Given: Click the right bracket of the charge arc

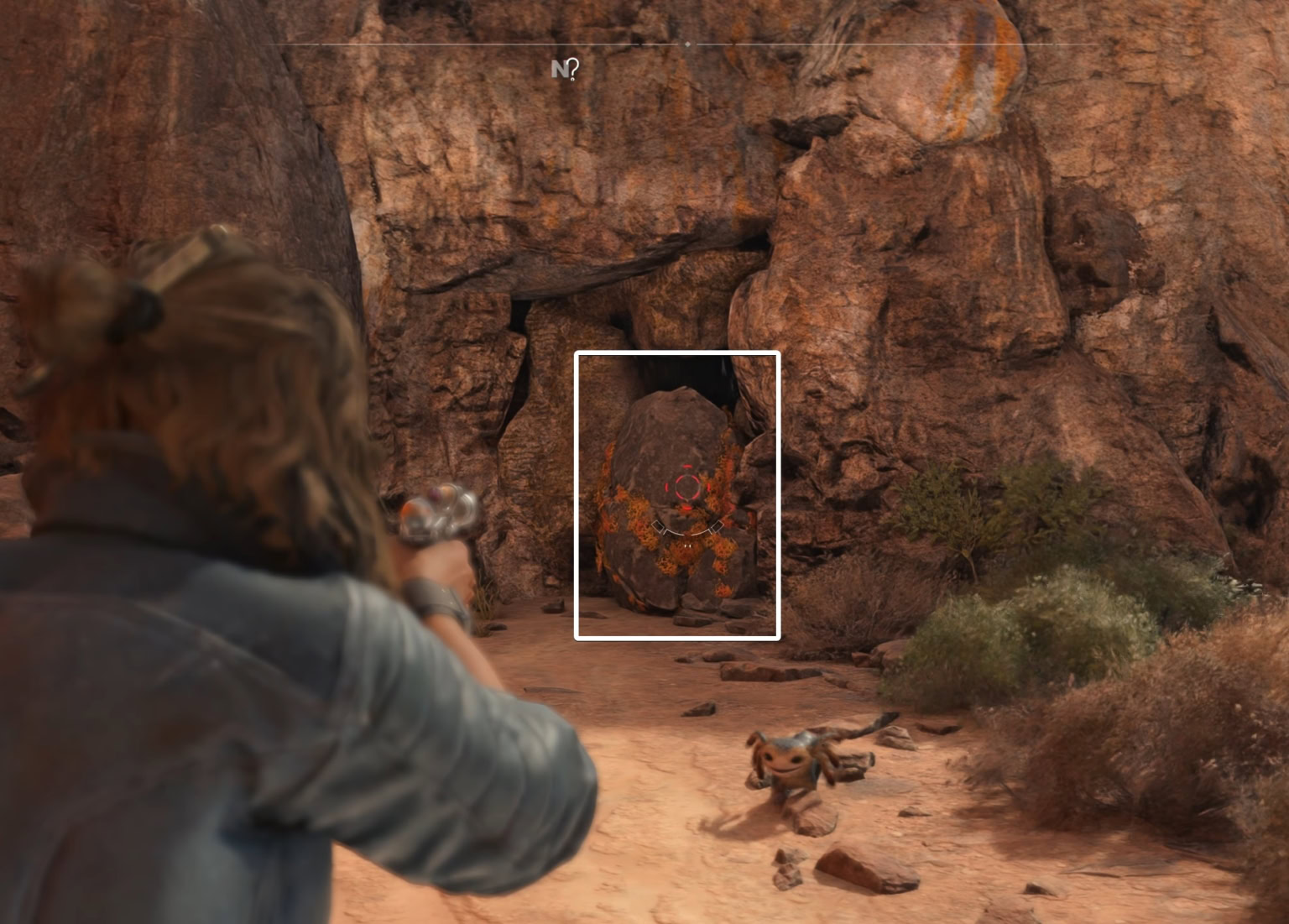Looking at the screenshot, I should click(716, 527).
